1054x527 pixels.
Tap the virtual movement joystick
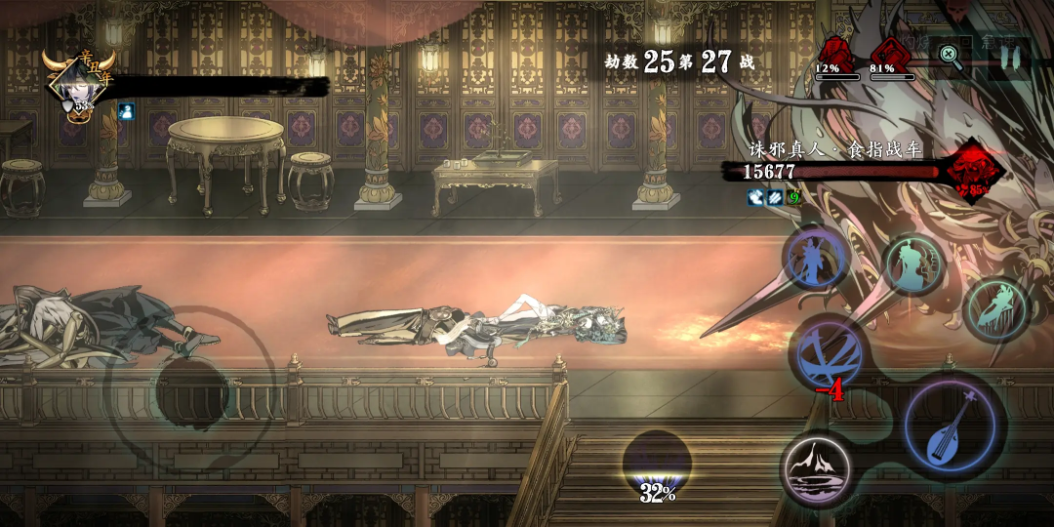(x=192, y=392)
